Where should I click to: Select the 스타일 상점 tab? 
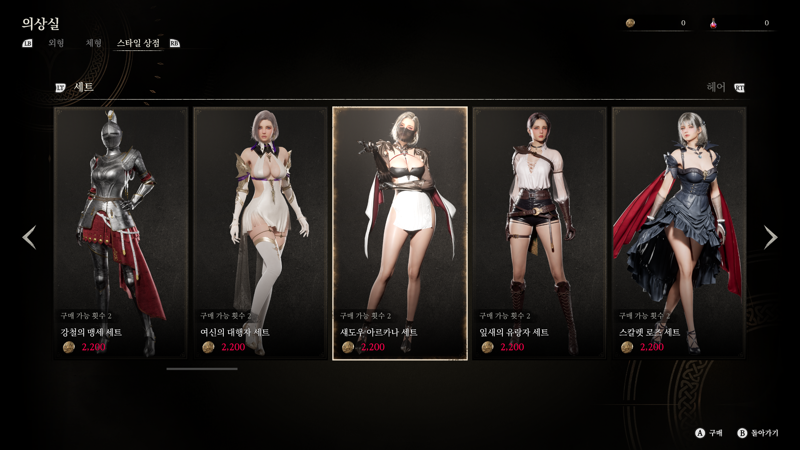click(x=137, y=44)
